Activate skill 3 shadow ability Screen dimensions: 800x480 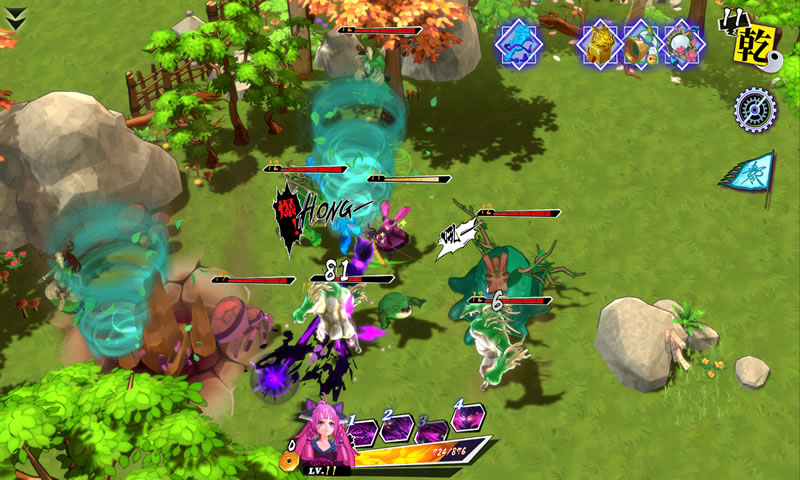click(x=432, y=431)
